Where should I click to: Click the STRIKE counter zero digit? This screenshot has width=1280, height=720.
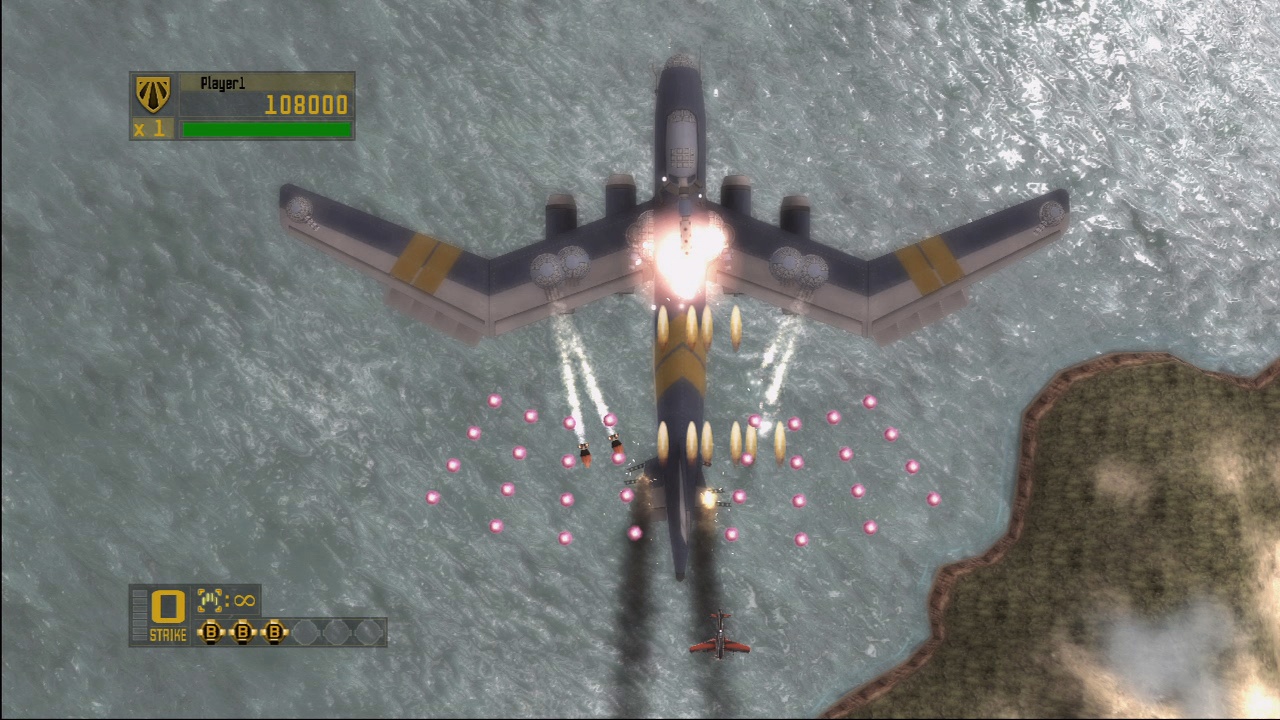click(x=167, y=604)
